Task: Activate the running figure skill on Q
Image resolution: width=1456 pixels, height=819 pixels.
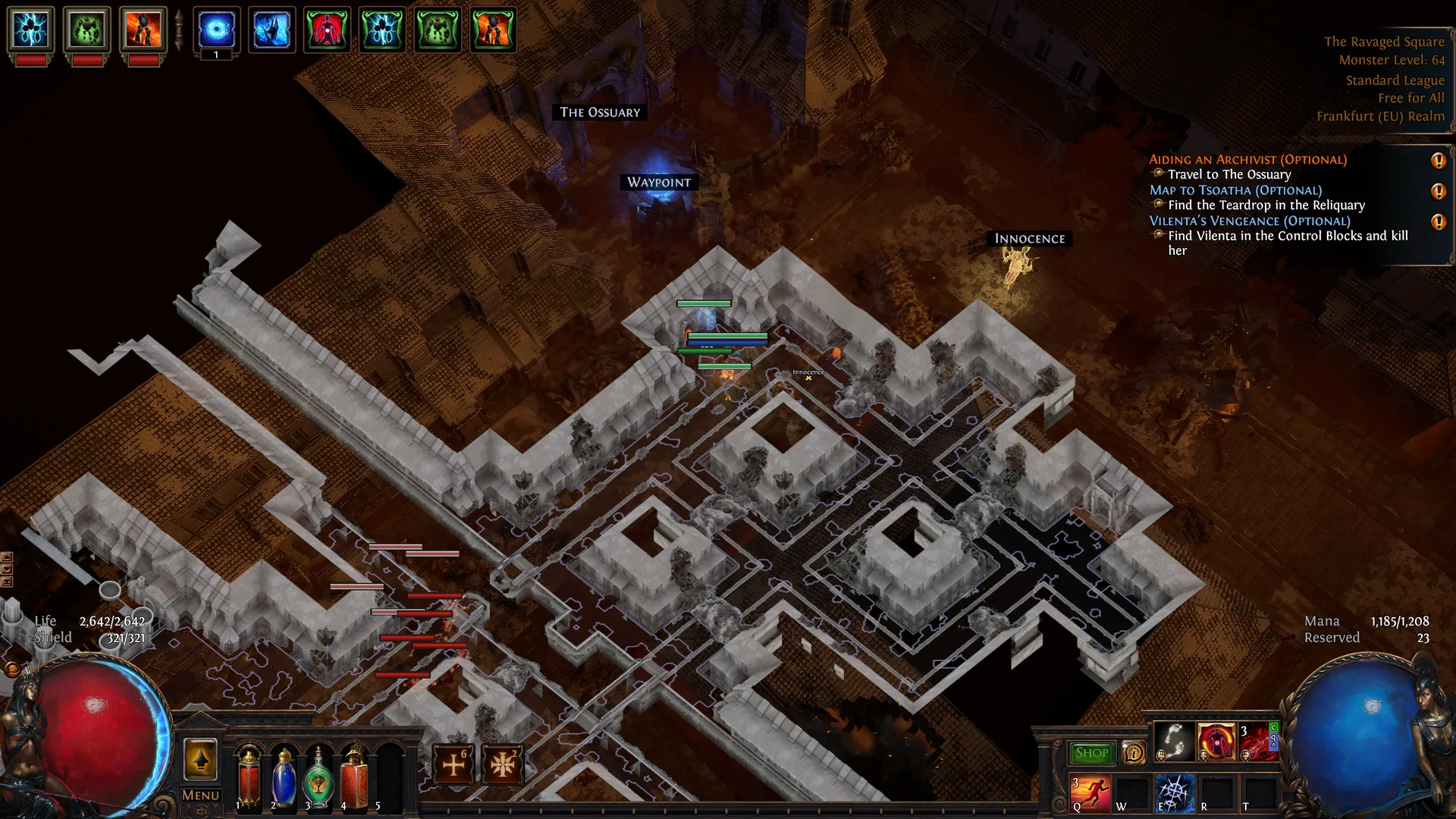Action: 1090,792
